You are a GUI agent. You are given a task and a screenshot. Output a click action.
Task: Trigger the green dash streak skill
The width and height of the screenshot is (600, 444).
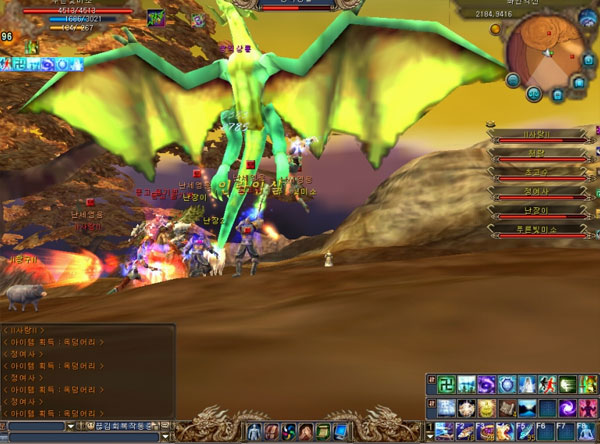[x=568, y=384]
